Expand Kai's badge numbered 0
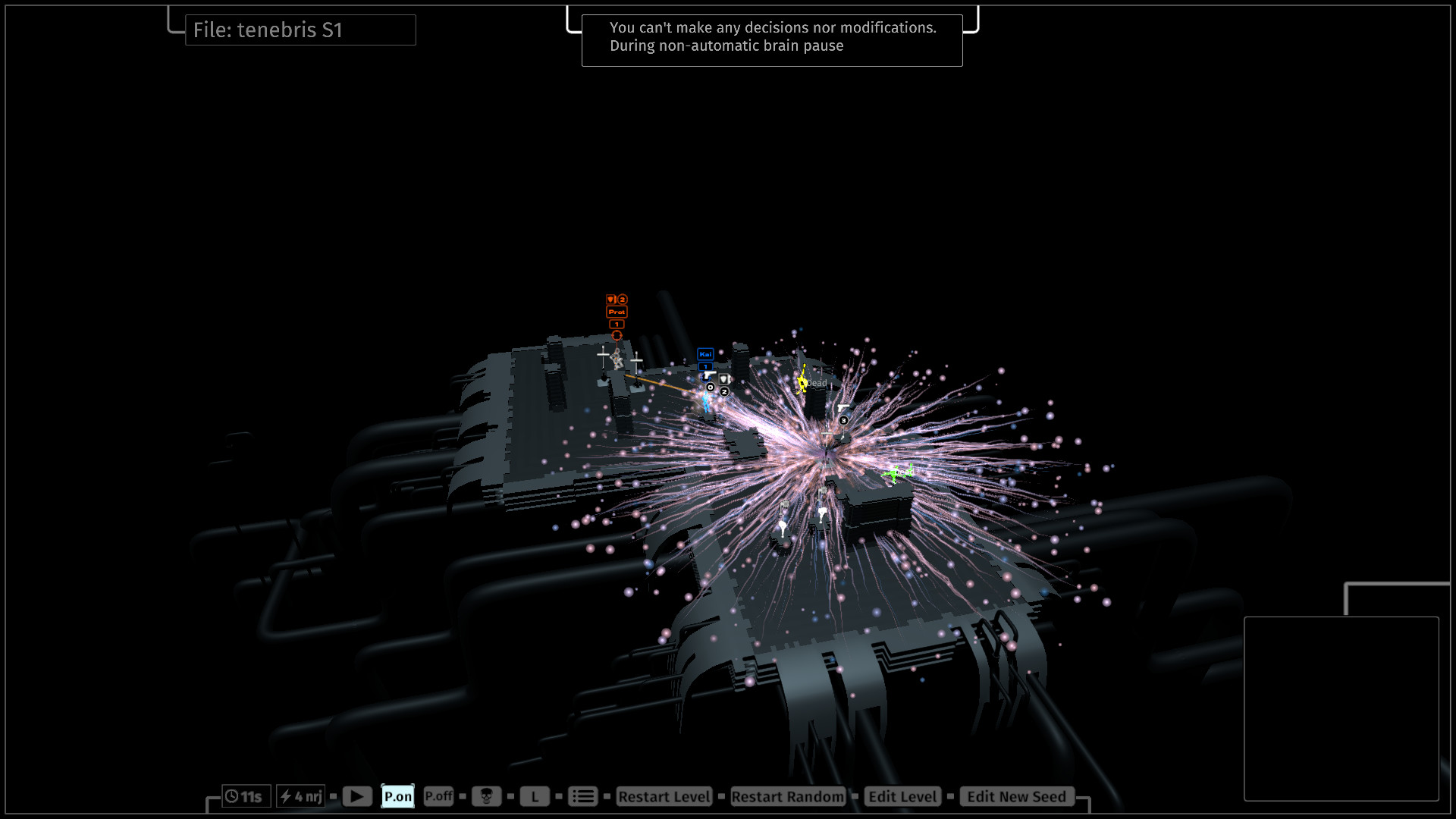Viewport: 1456px width, 819px height. [x=710, y=388]
